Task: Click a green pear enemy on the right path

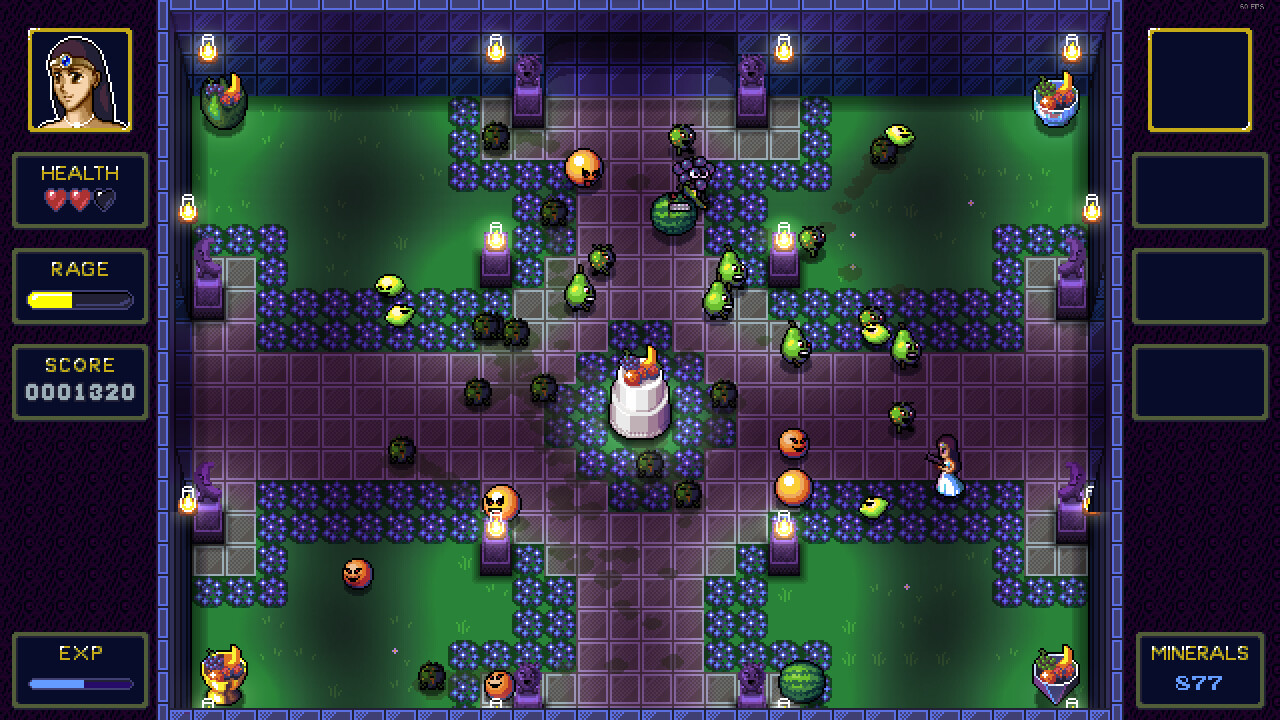Action: (x=795, y=345)
